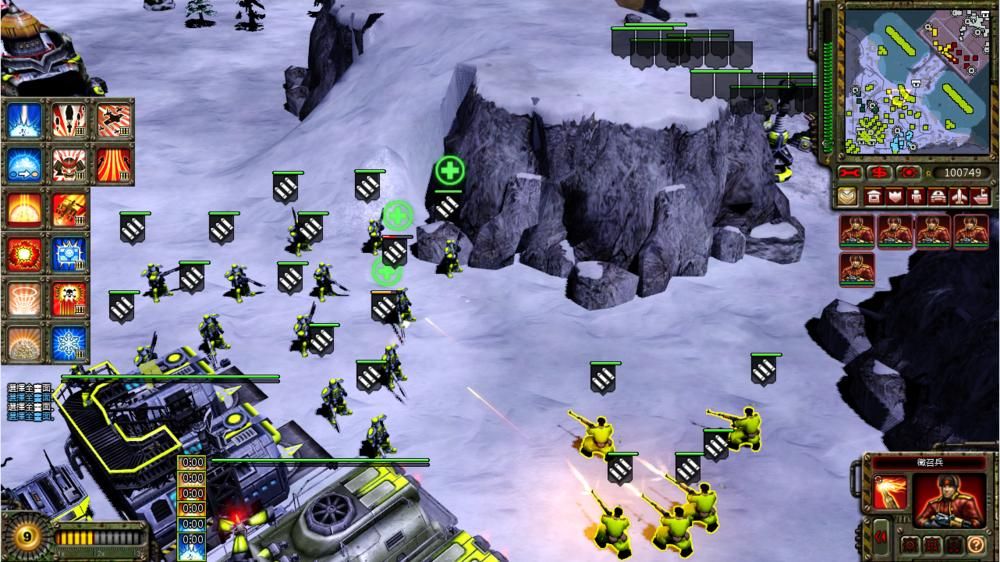The image size is (1000, 562).
Task: Activate the red wrench repair button
Action: (x=851, y=173)
